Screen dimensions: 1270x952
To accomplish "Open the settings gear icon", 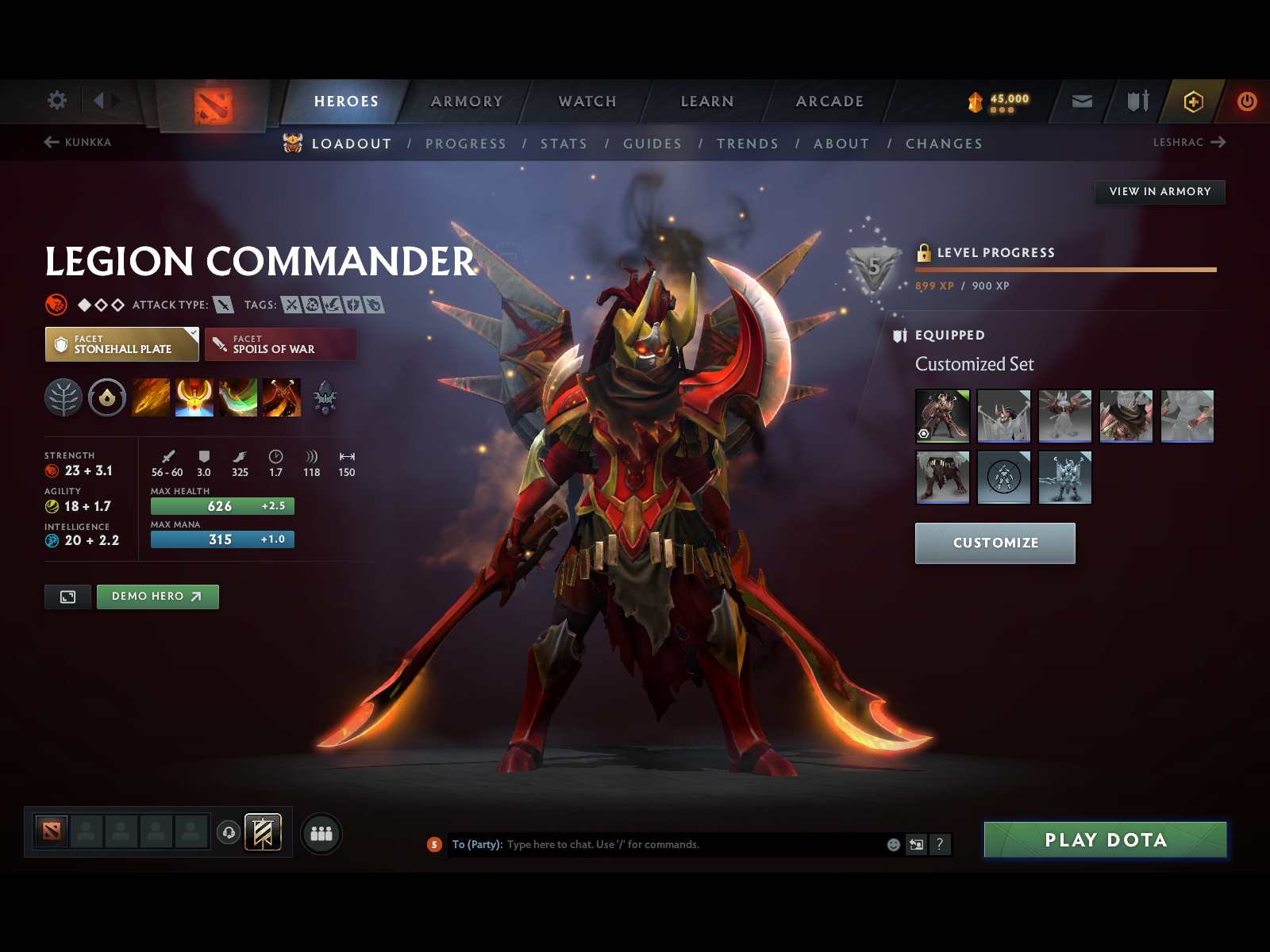I will point(56,101).
